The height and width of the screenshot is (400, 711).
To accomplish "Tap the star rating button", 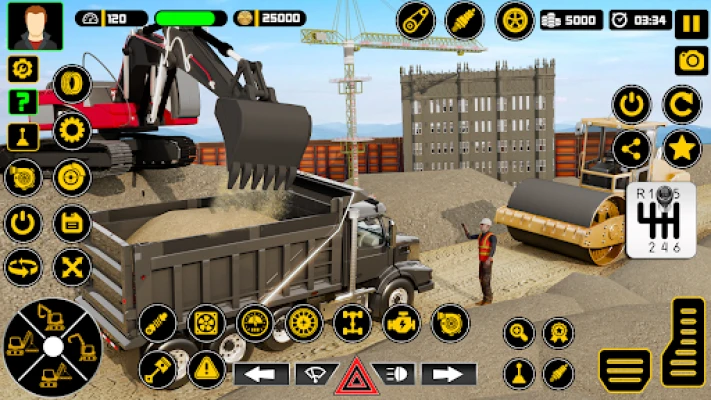I will (x=682, y=149).
